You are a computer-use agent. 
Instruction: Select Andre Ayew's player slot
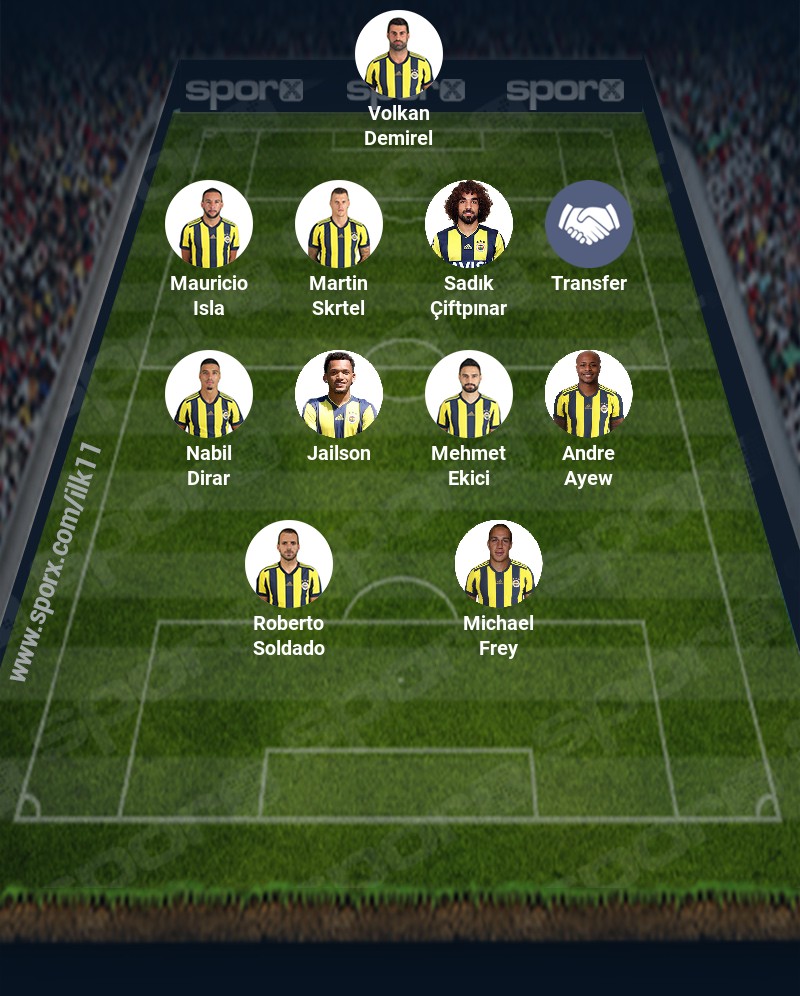(588, 395)
